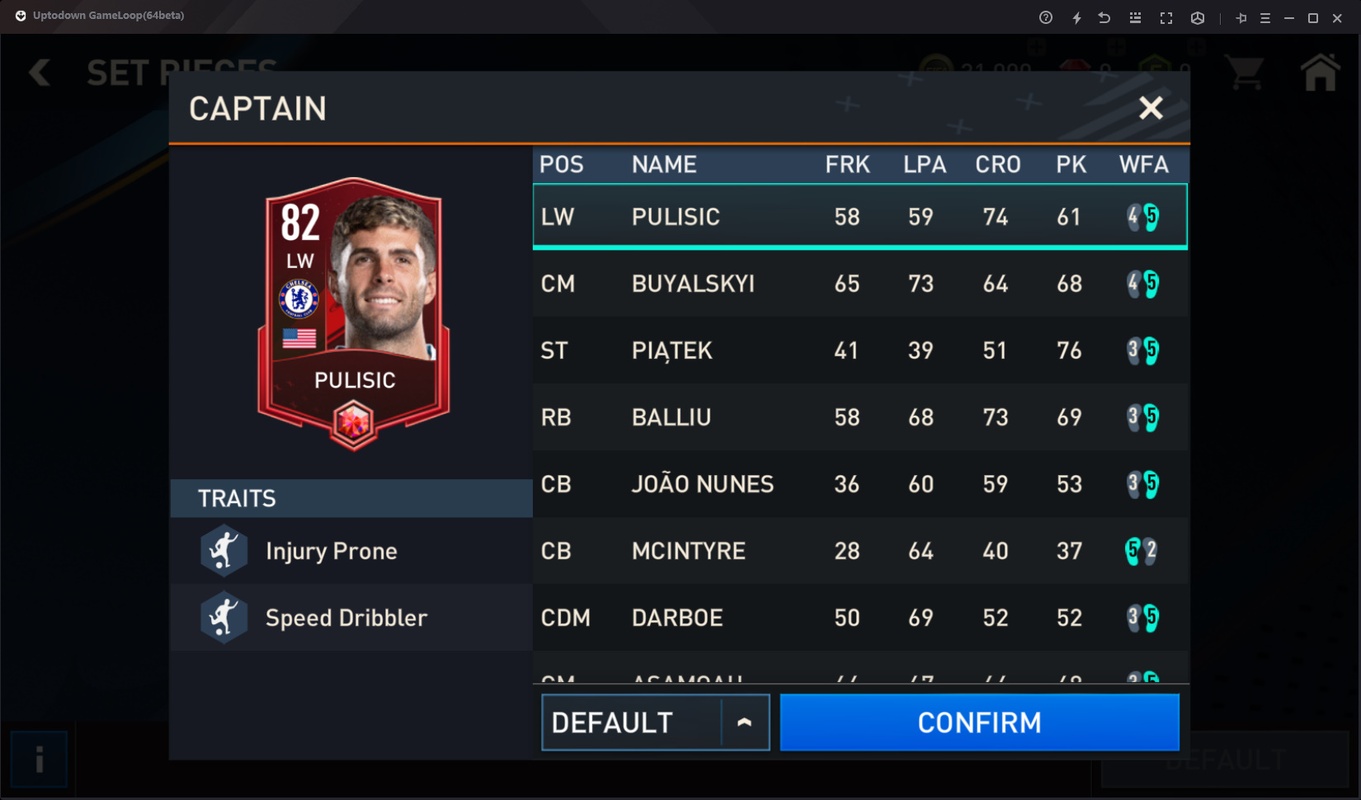Open the shopping cart store
1361x800 pixels.
(x=1245, y=72)
